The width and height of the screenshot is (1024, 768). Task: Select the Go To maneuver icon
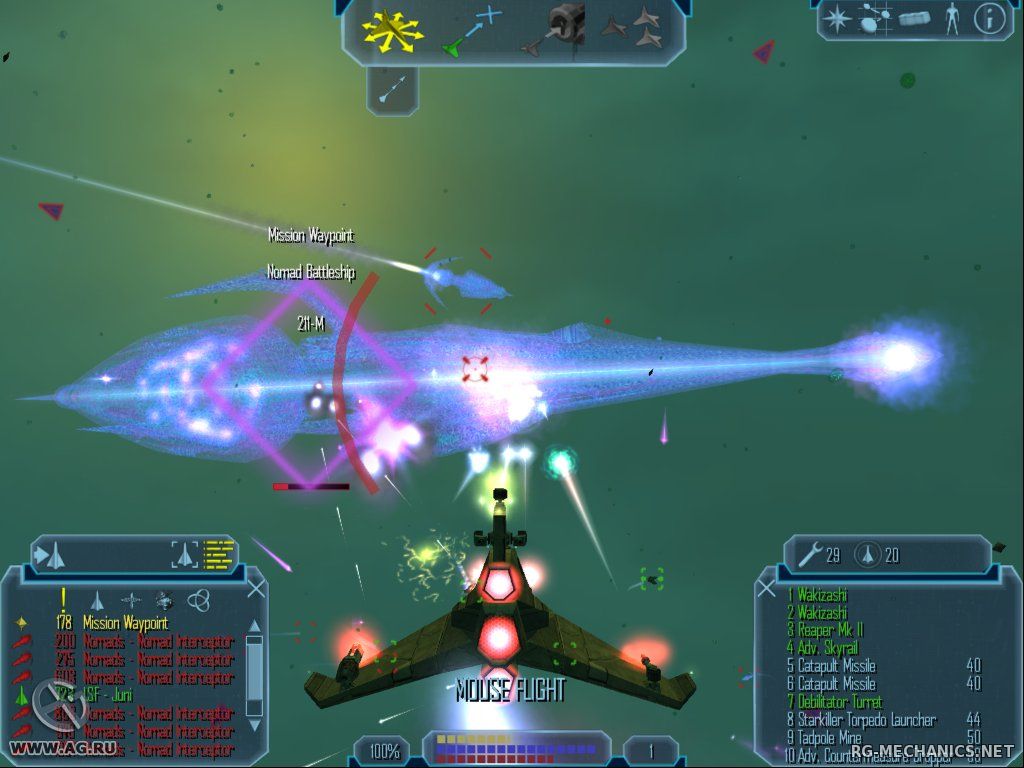coord(471,30)
